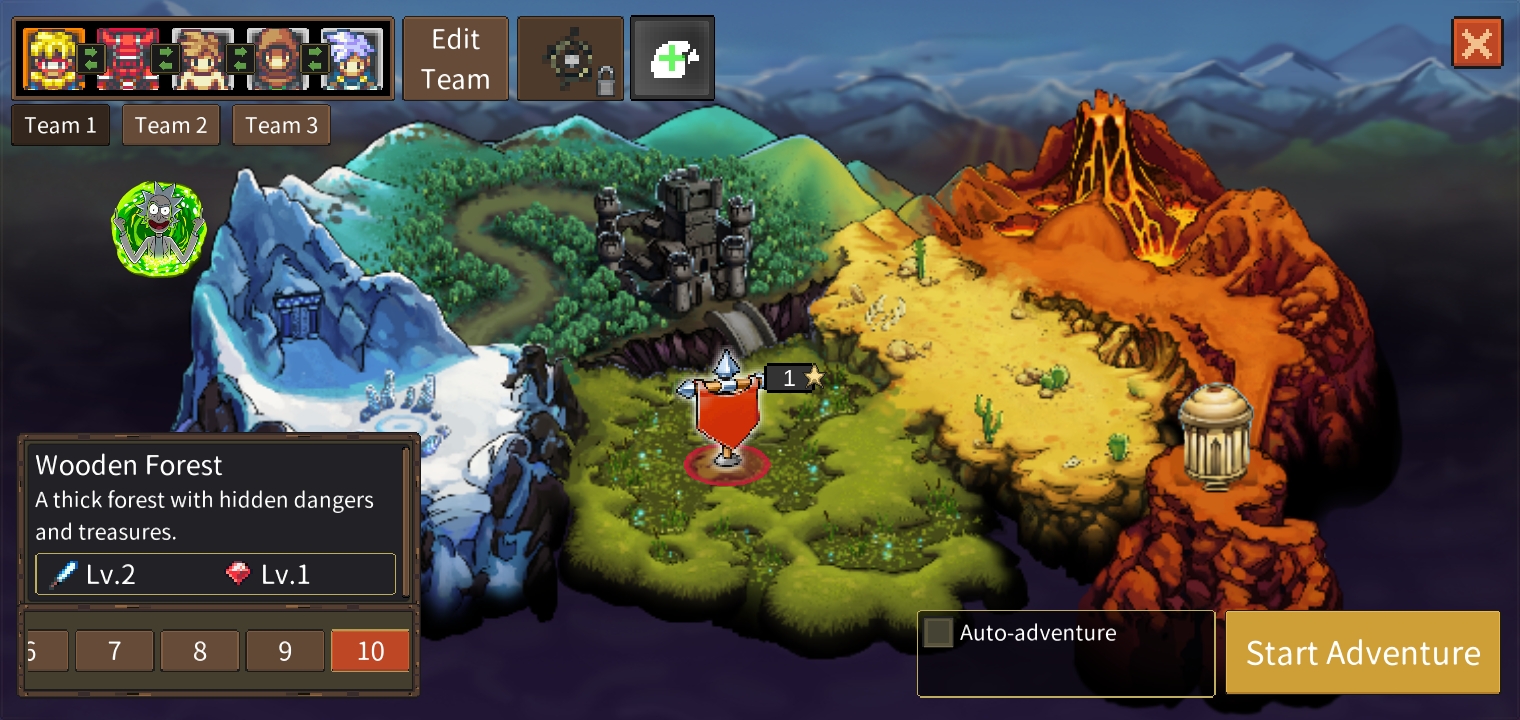
Task: Switch to Team 1
Action: pos(61,126)
